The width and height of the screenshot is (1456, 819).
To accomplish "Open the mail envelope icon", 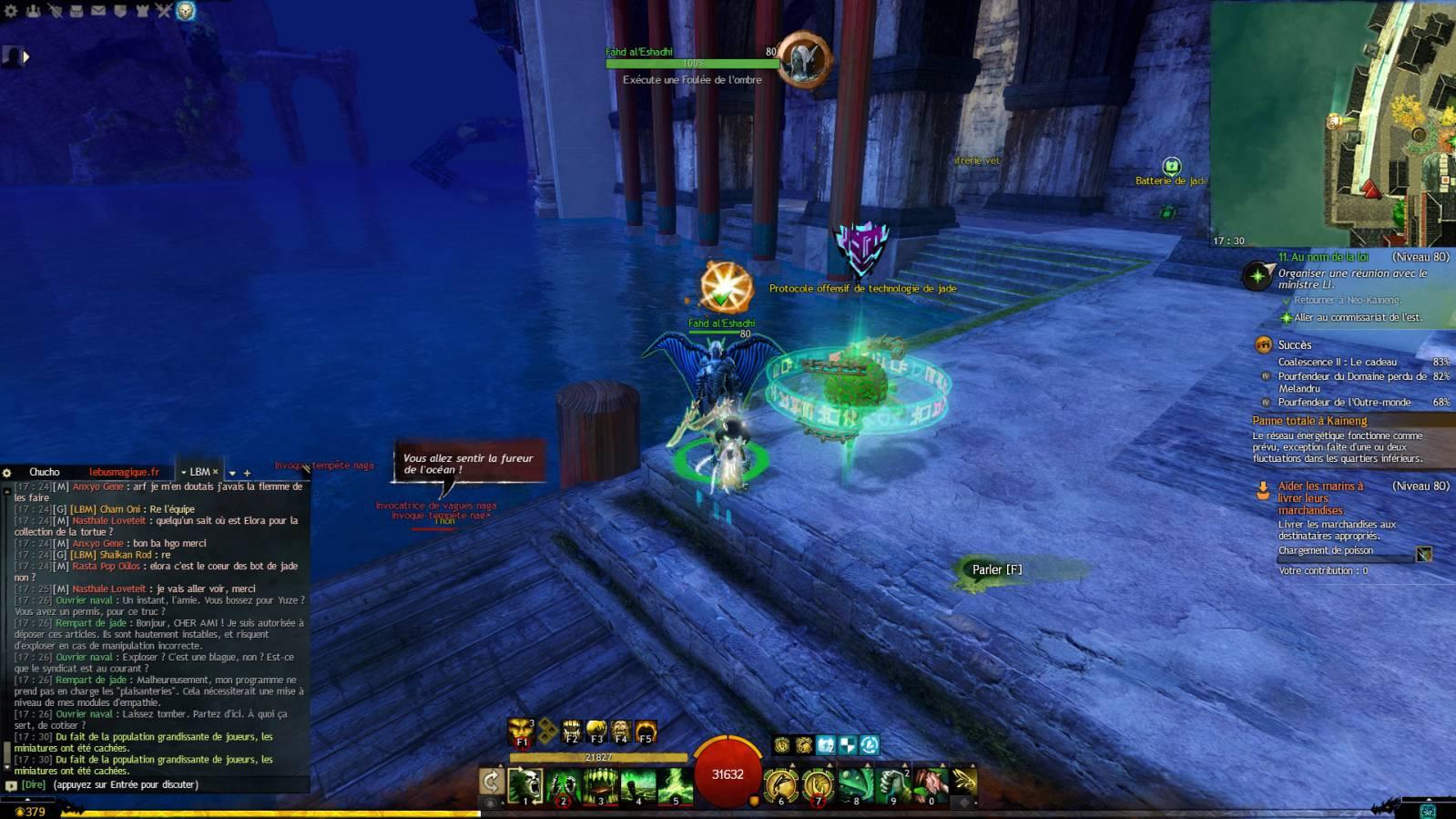I will point(98,11).
